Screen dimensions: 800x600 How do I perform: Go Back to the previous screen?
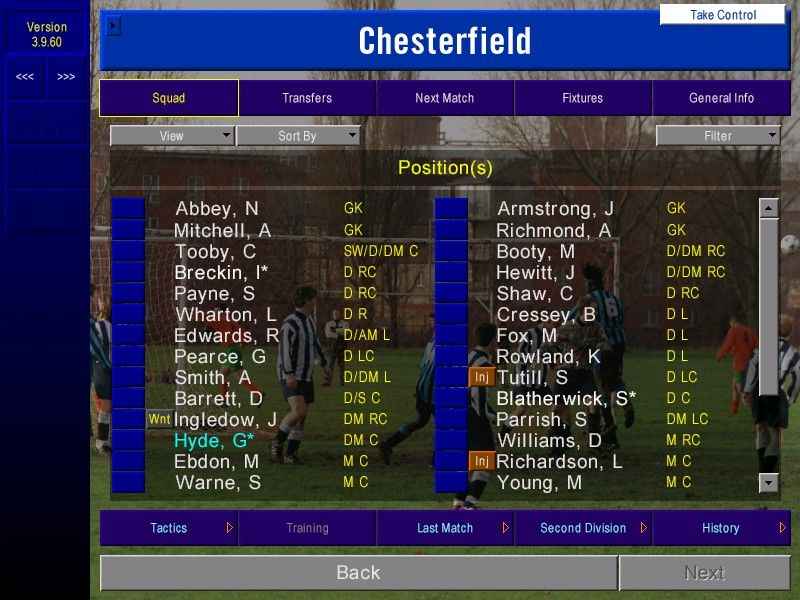pyautogui.click(x=358, y=573)
